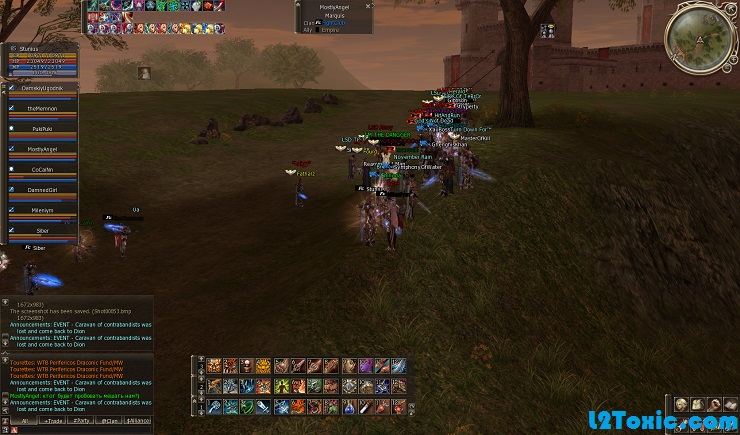Select party member DamskiyUgodnik
740x435 pixels.
(x=42, y=88)
